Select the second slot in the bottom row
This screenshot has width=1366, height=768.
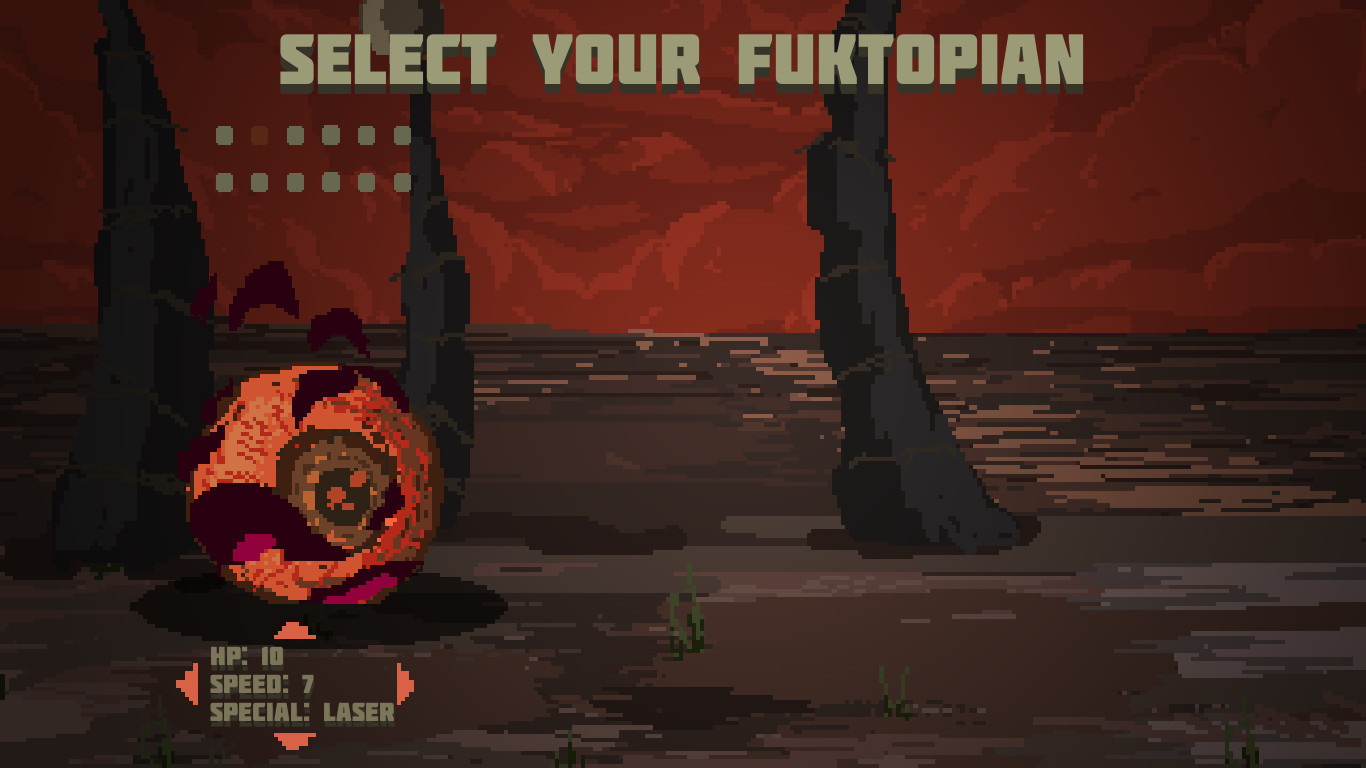(259, 182)
